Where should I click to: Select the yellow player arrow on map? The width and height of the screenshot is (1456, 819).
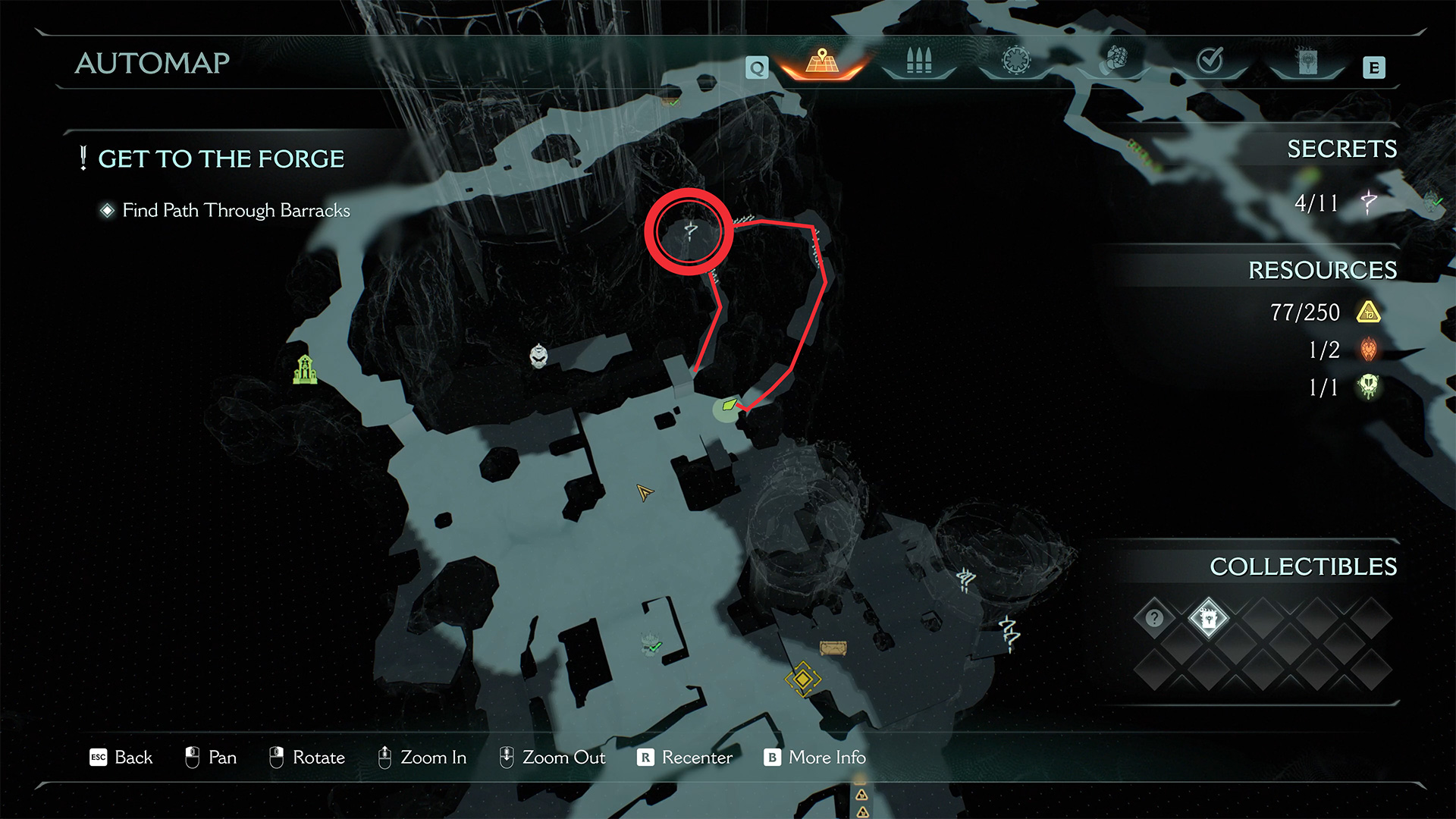[644, 493]
